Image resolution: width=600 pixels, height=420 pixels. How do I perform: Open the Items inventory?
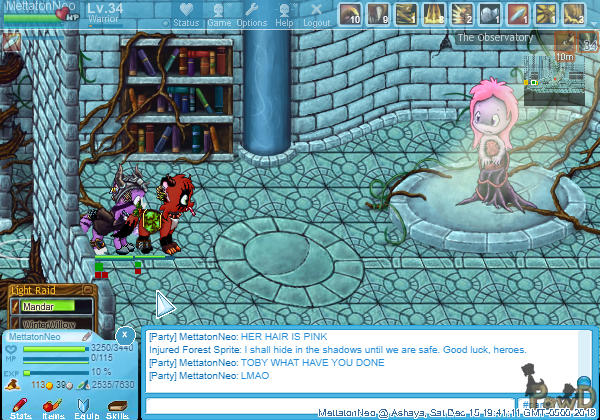point(54,404)
